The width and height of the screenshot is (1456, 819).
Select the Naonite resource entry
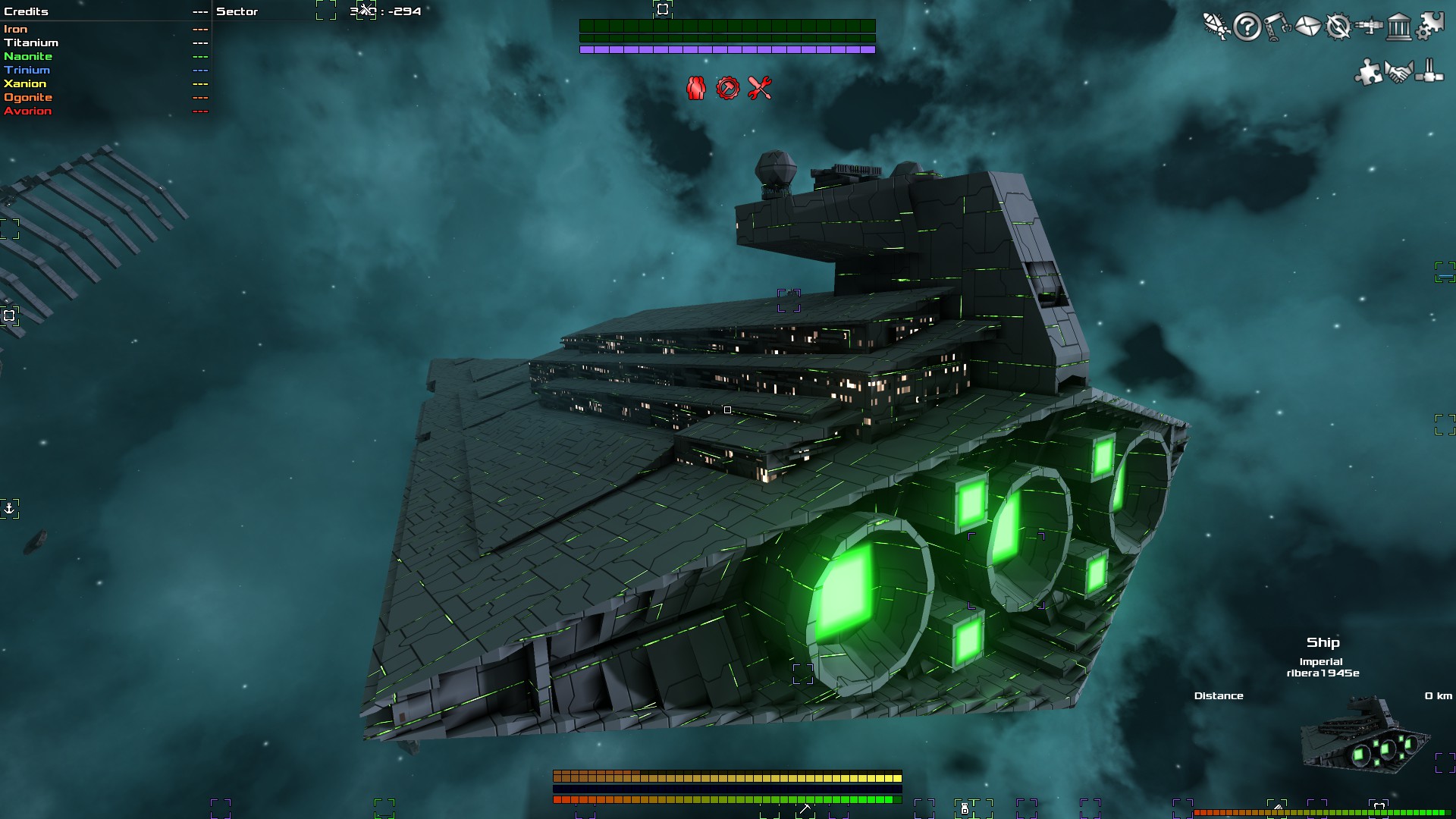[x=30, y=56]
